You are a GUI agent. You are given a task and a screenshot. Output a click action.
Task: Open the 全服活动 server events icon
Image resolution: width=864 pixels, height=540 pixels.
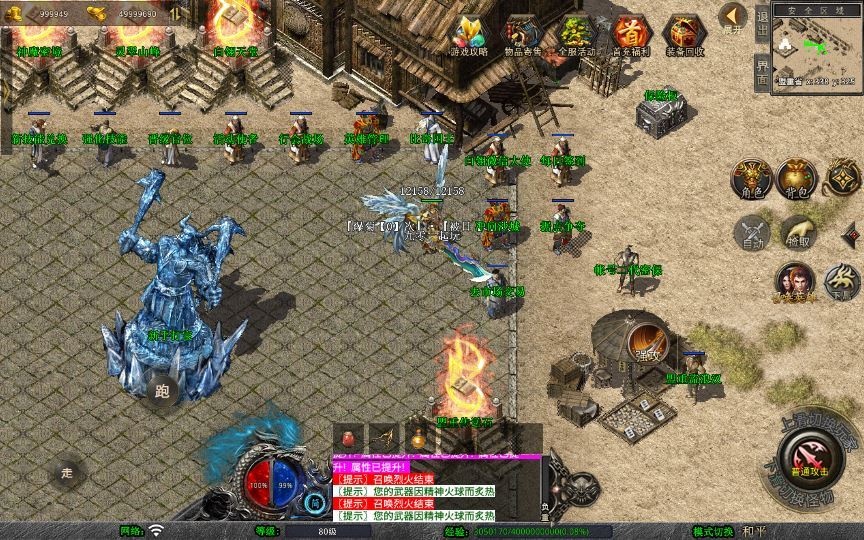click(575, 36)
